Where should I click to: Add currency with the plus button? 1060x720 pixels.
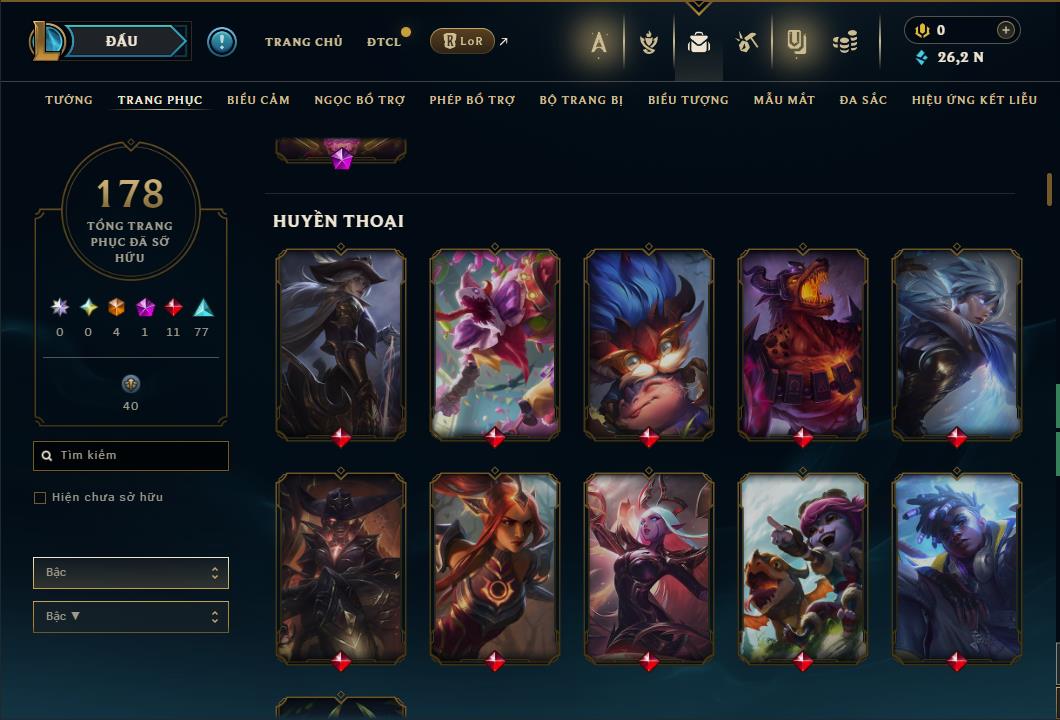(1006, 30)
